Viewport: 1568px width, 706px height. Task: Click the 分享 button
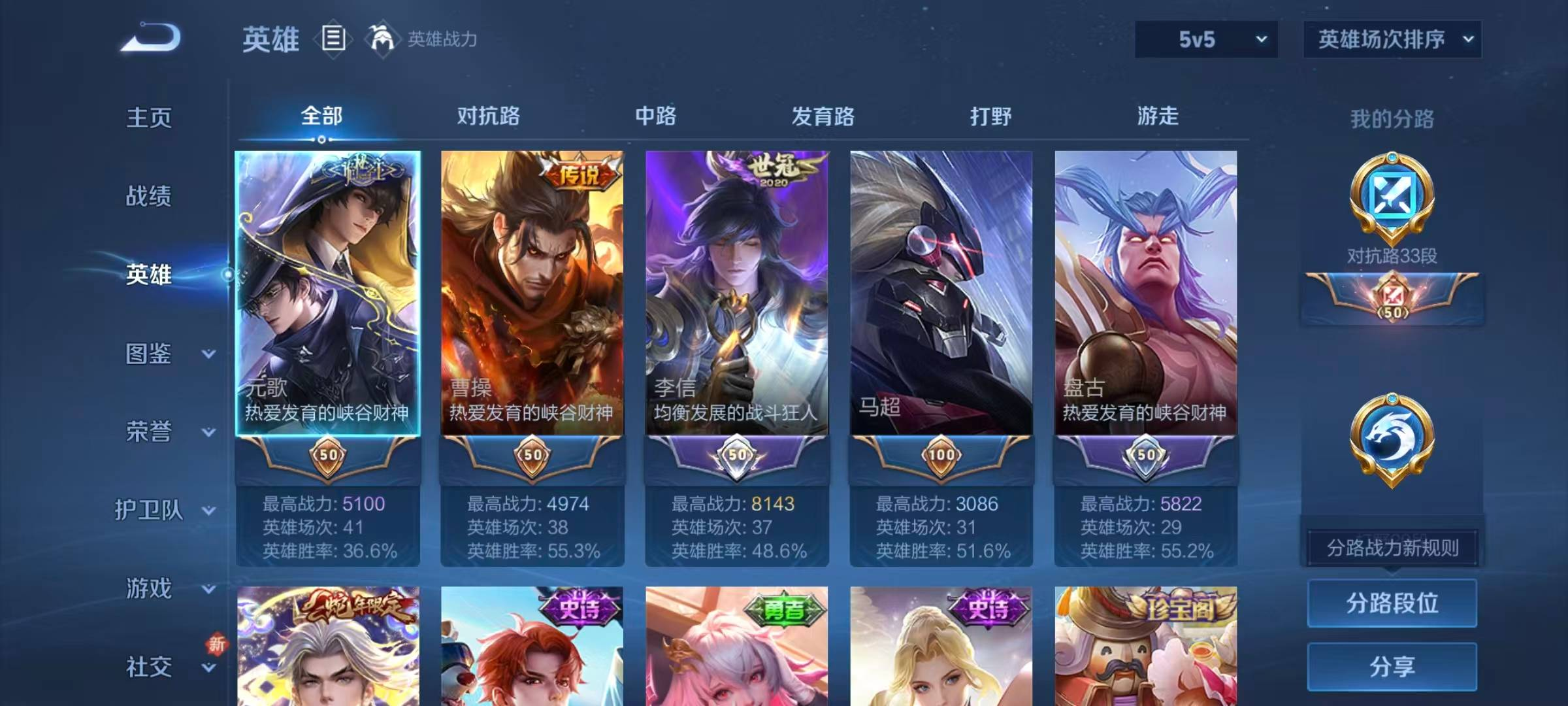[1392, 667]
